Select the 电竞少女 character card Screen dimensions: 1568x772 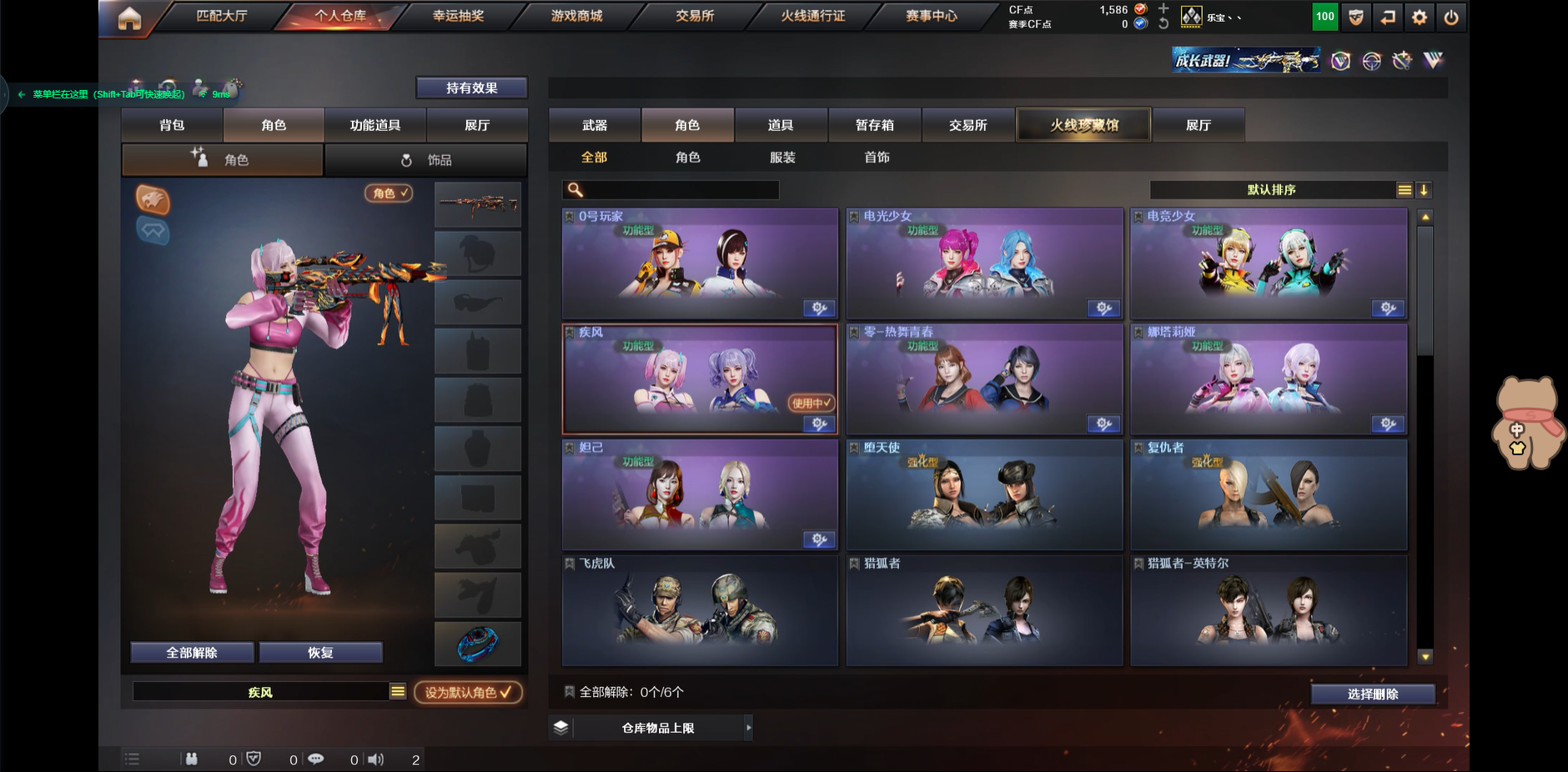(x=1269, y=264)
